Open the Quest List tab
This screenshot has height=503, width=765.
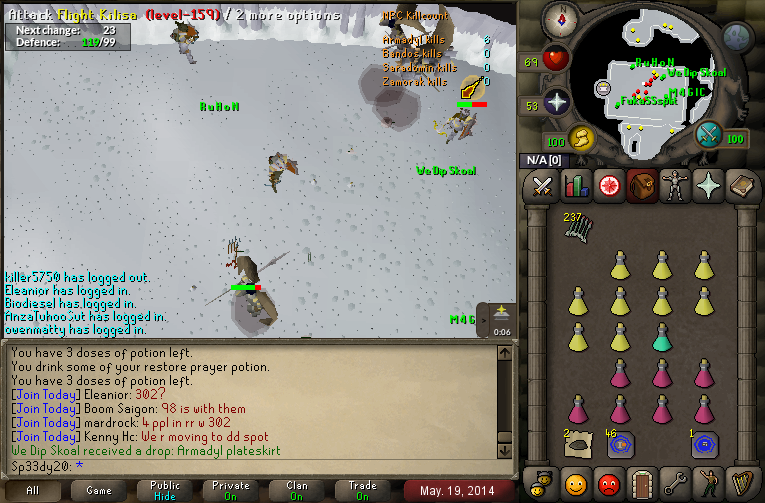click(x=608, y=187)
